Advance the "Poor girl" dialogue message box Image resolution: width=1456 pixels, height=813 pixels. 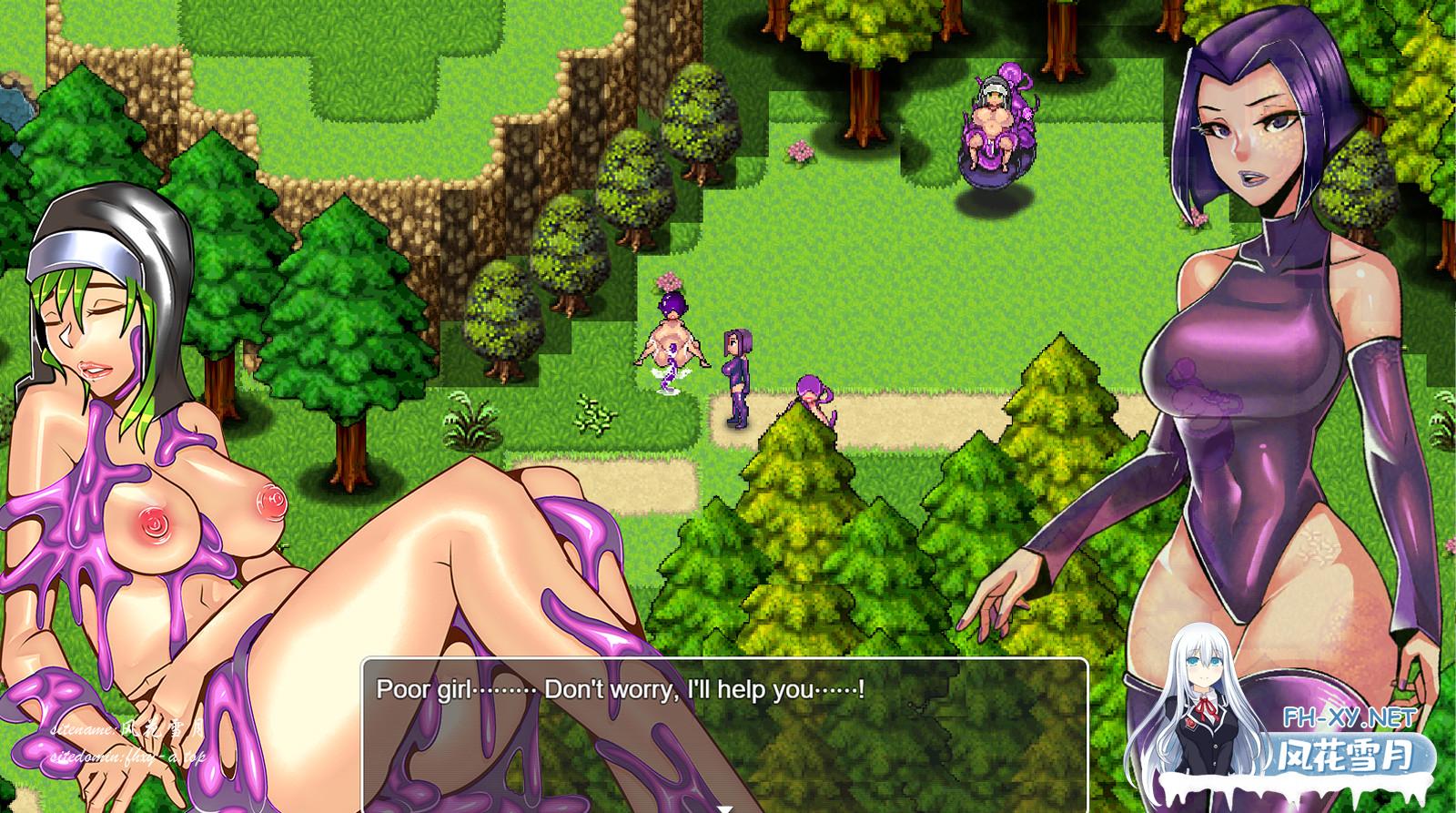[724, 728]
